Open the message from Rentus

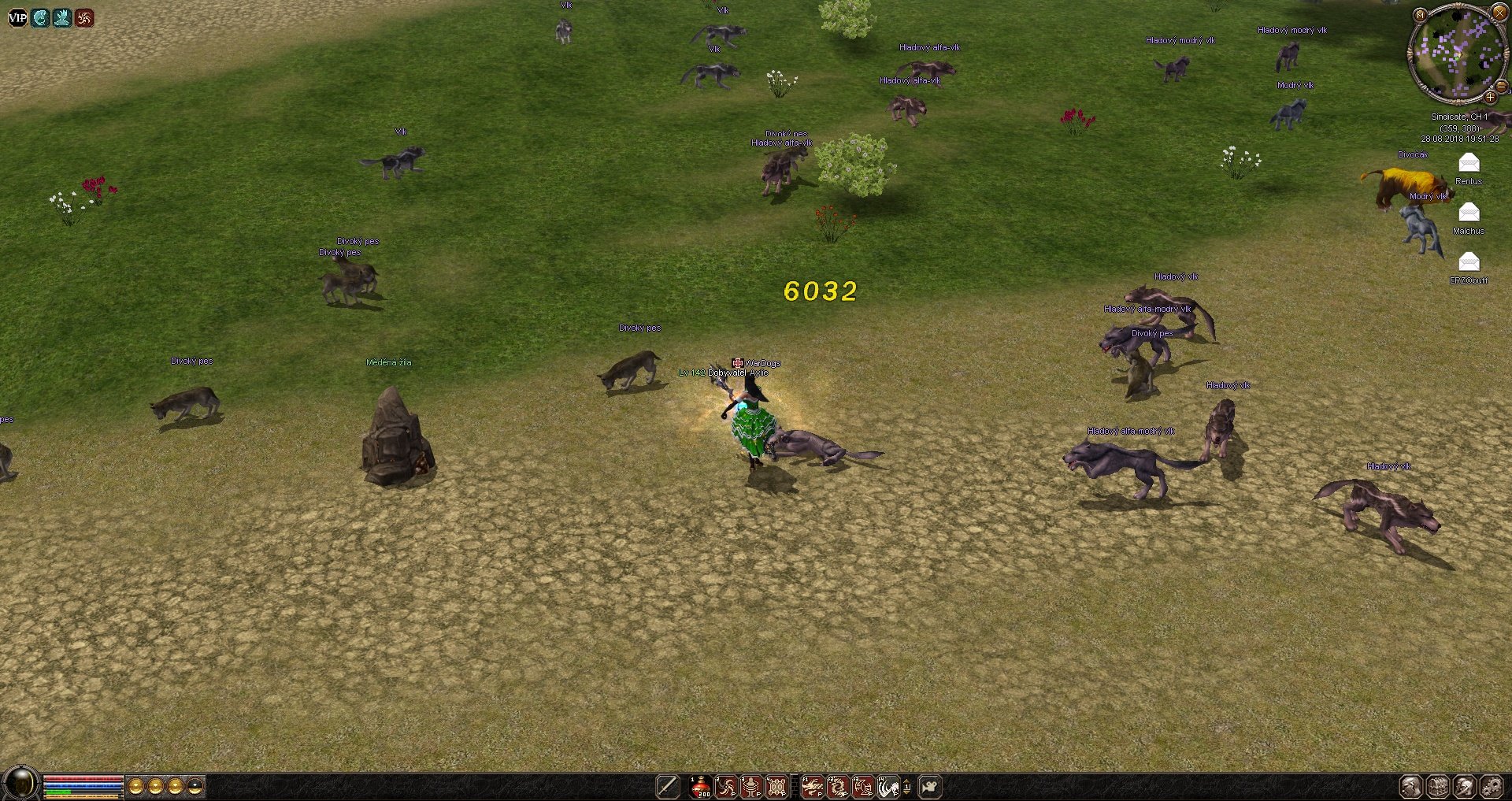(x=1469, y=163)
